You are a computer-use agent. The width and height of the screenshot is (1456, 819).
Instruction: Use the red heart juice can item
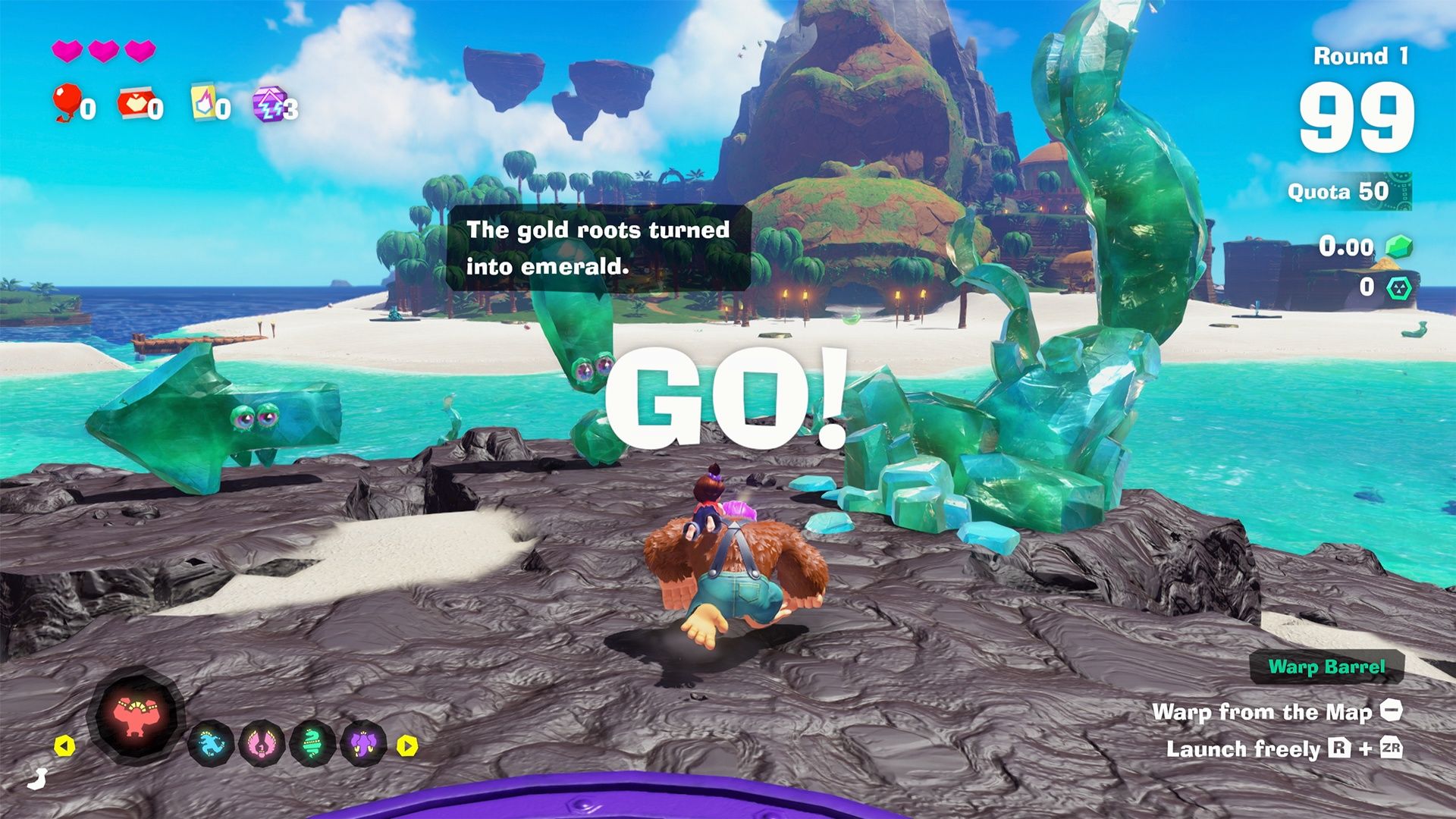click(135, 104)
